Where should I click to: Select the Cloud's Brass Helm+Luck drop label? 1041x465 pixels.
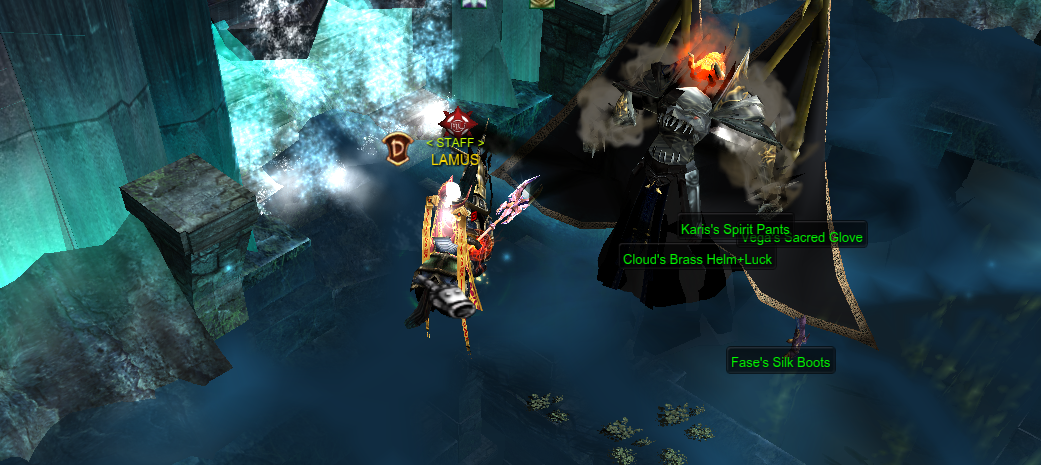coord(697,259)
